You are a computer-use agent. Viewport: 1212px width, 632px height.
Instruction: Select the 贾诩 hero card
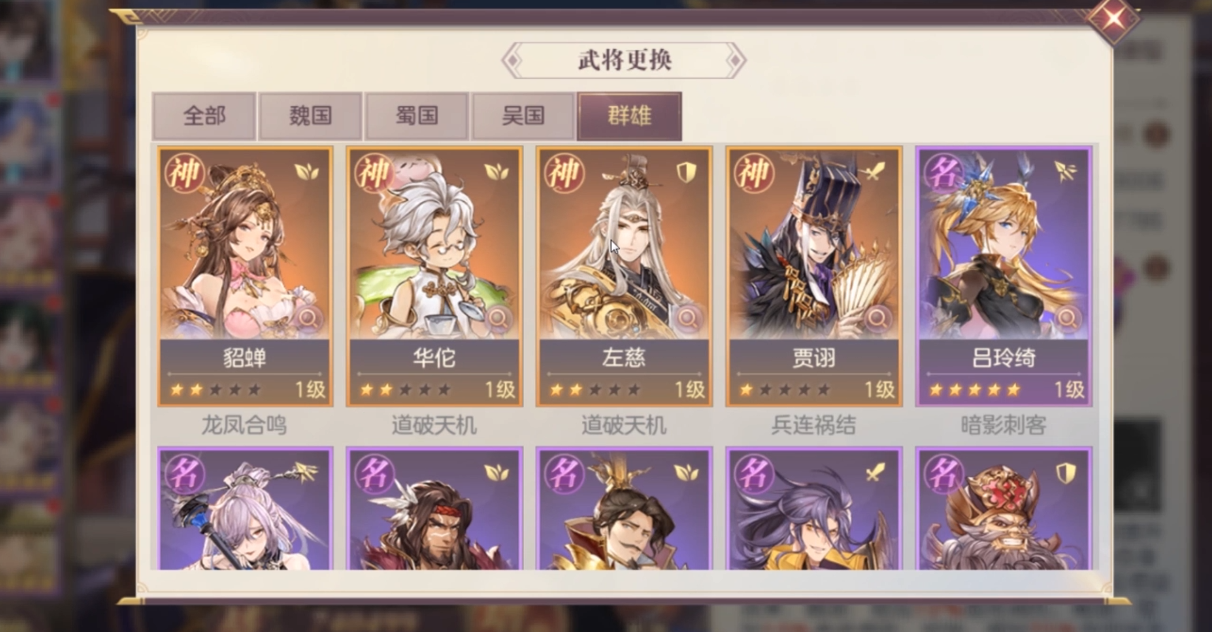tap(814, 260)
